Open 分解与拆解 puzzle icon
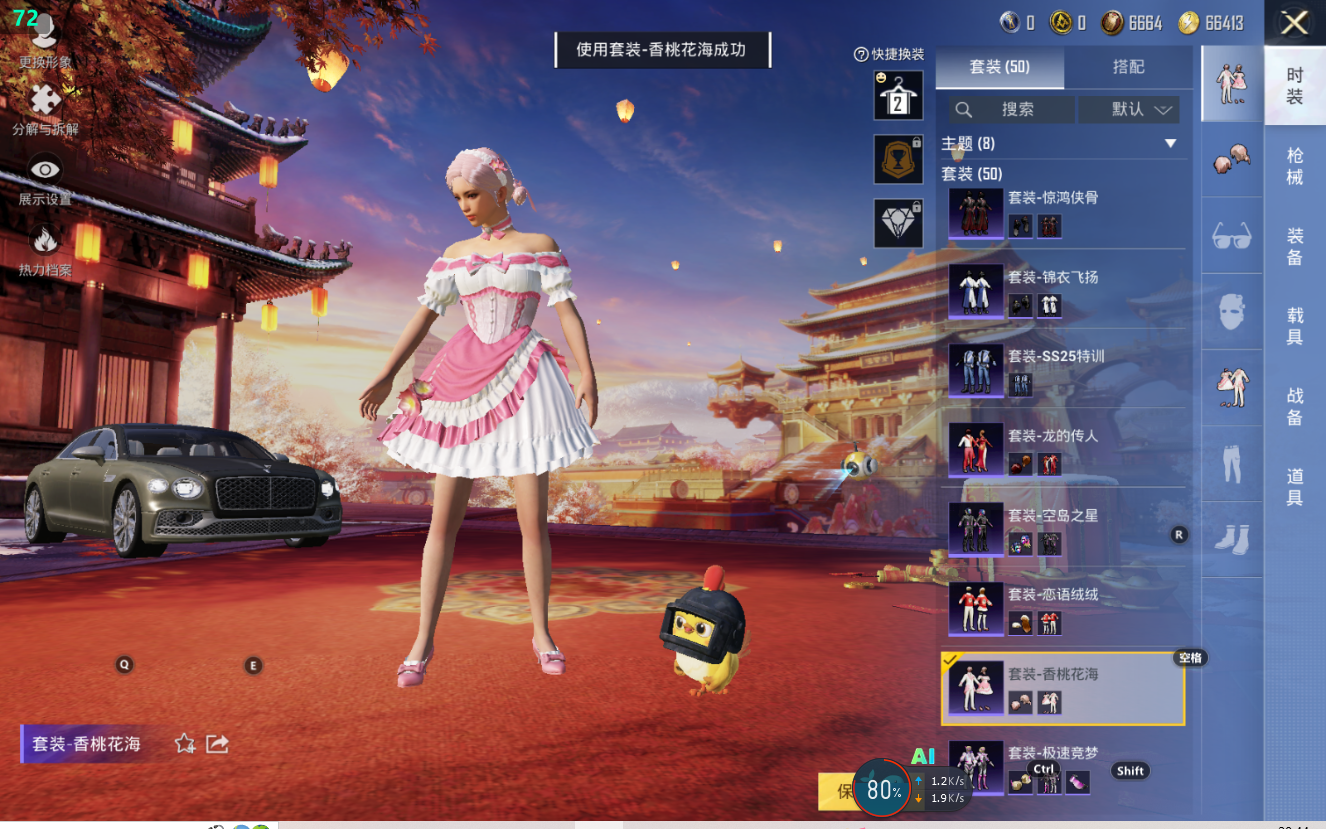1326x829 pixels. click(x=45, y=101)
